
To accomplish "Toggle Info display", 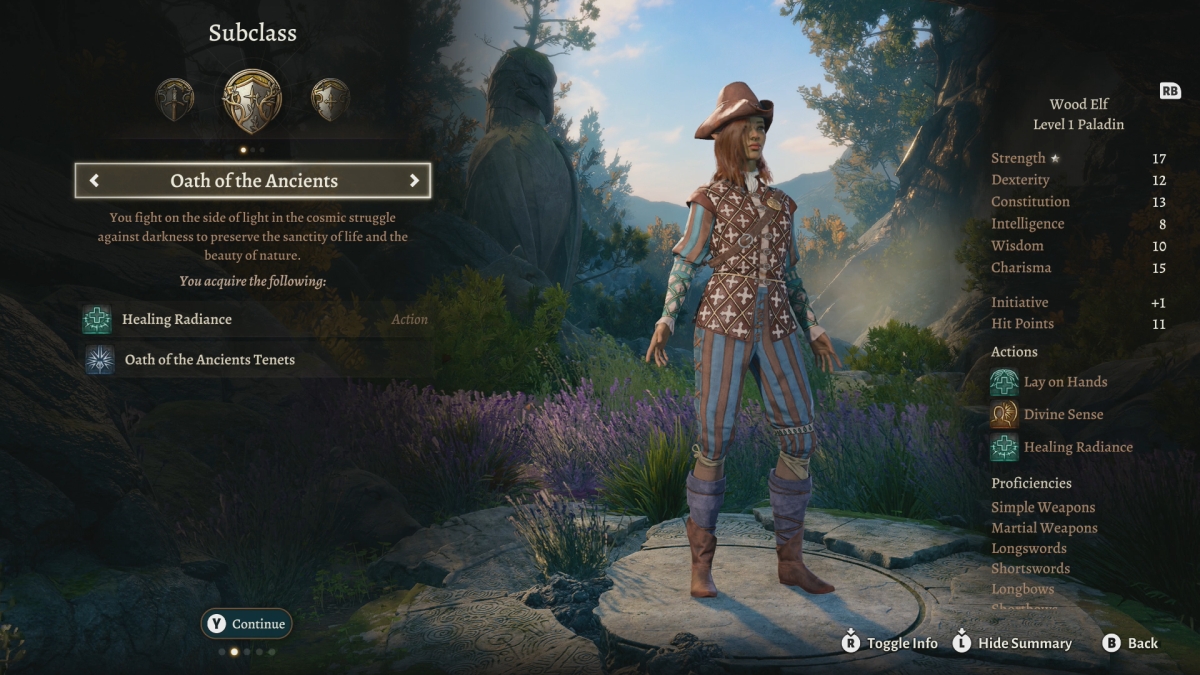I will pyautogui.click(x=890, y=643).
